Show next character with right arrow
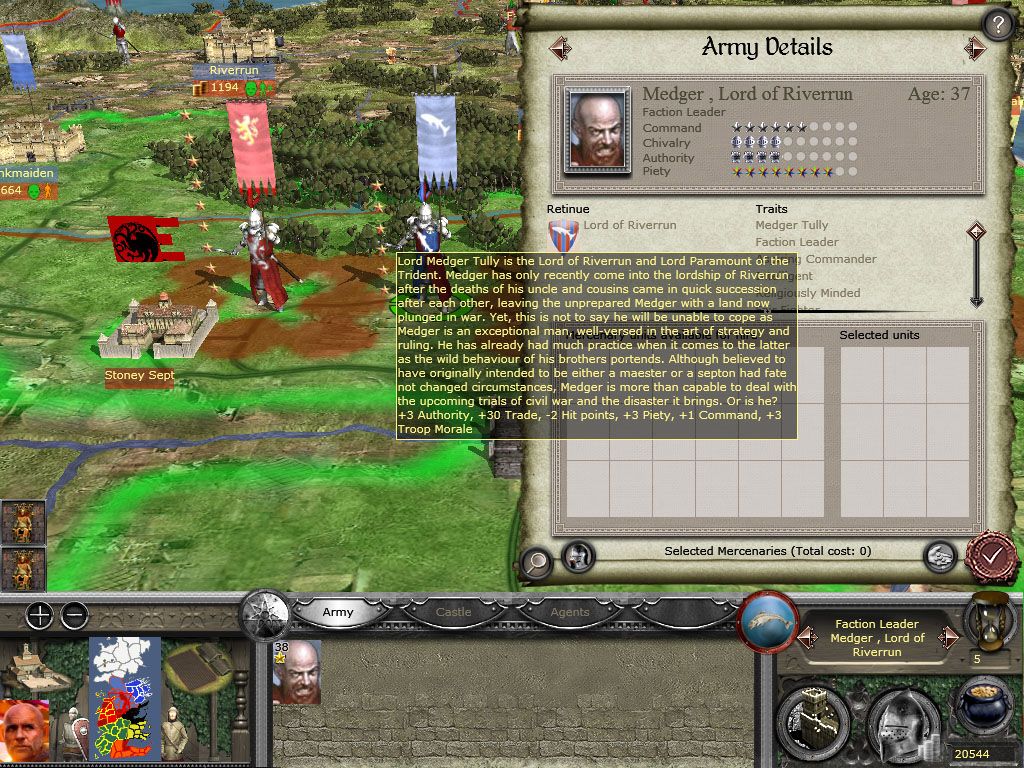Viewport: 1024px width, 768px height. pos(975,47)
